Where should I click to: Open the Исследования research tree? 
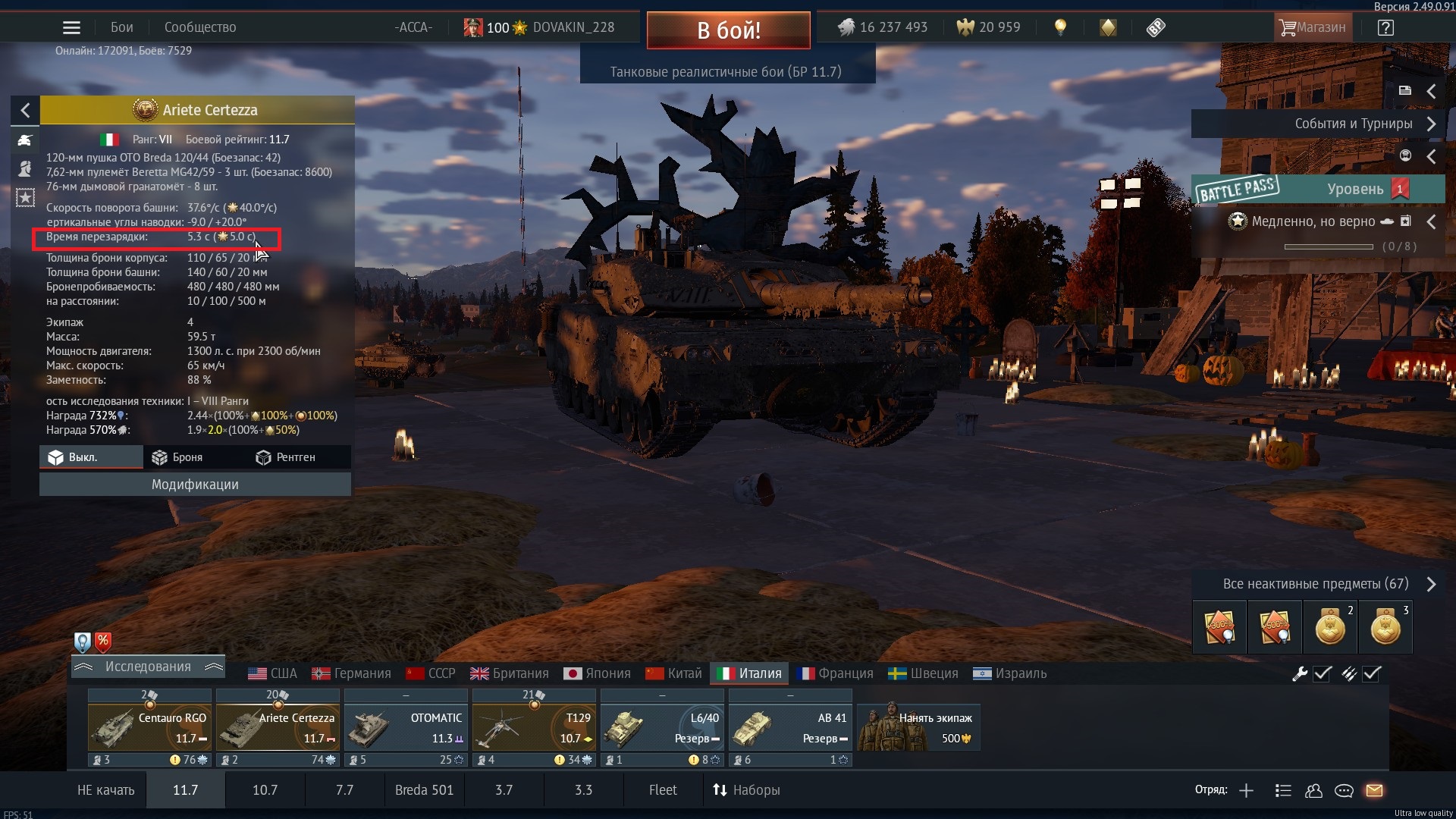(x=148, y=667)
